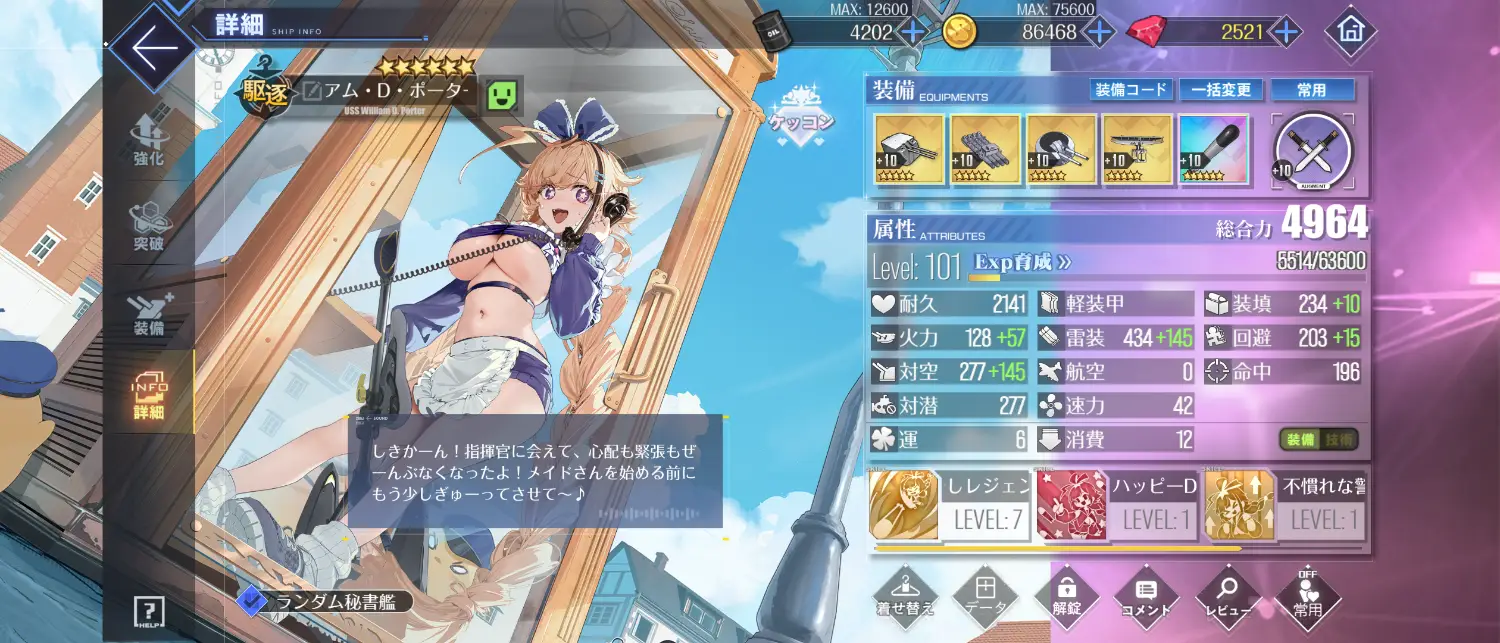View the Level 7 skill icon

click(x=904, y=505)
